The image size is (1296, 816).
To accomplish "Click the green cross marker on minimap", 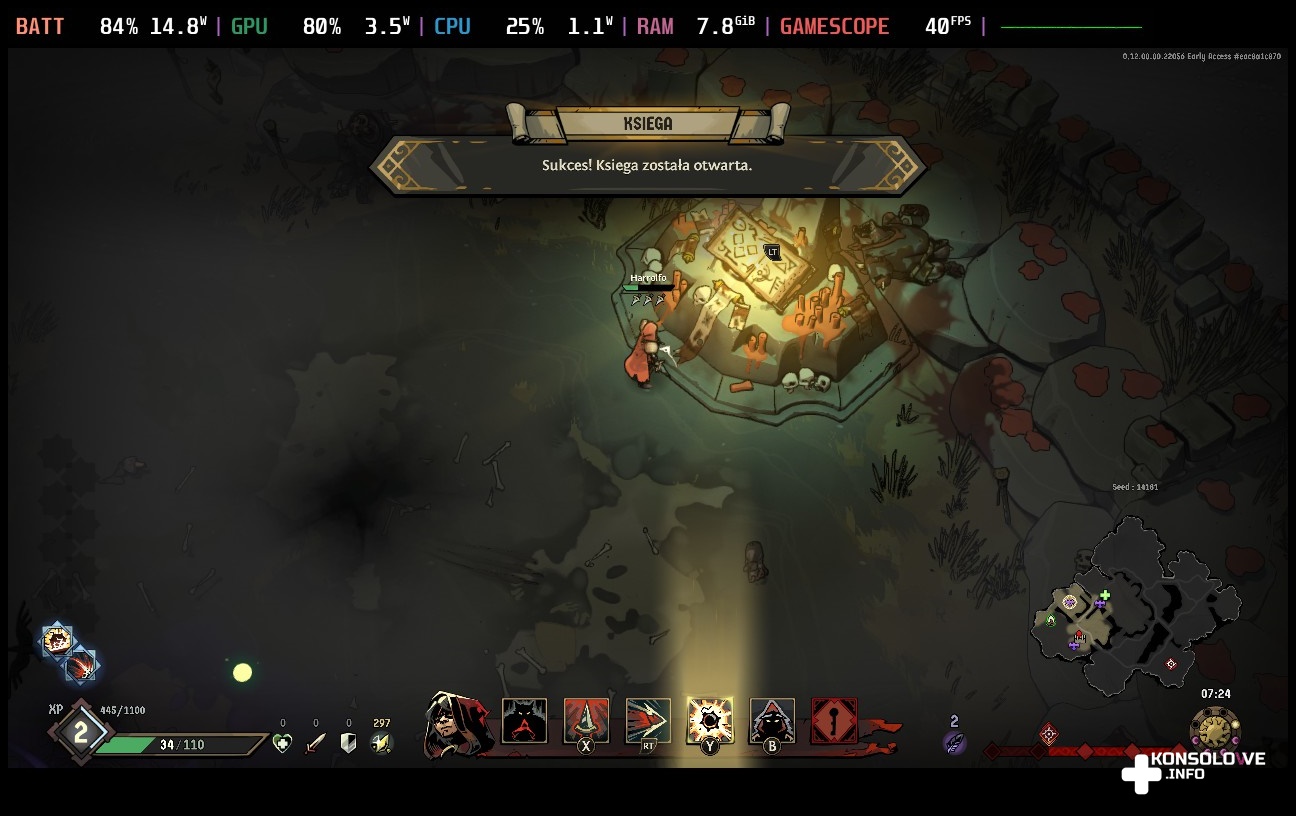I will (1104, 596).
